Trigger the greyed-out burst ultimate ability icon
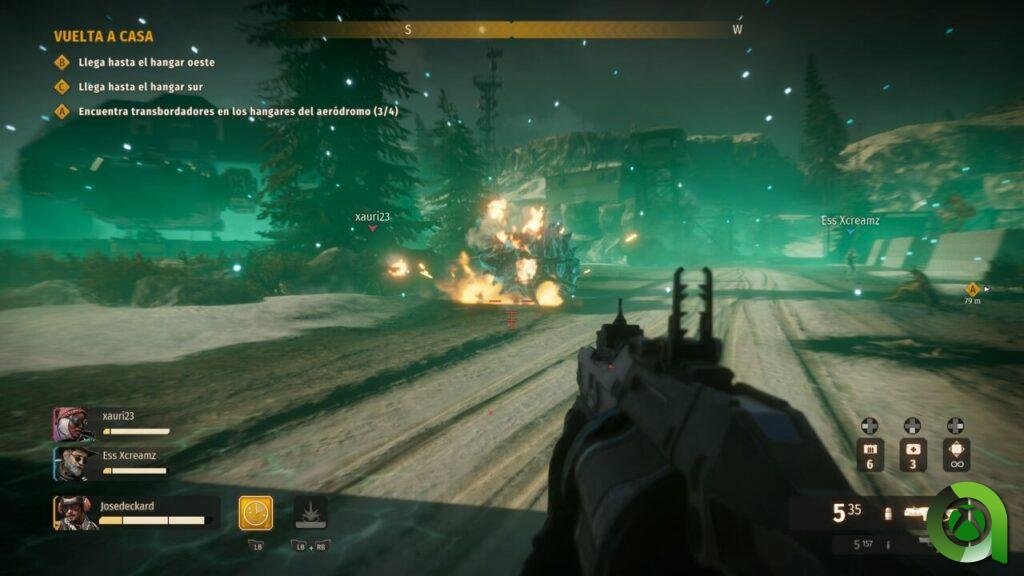 310,513
